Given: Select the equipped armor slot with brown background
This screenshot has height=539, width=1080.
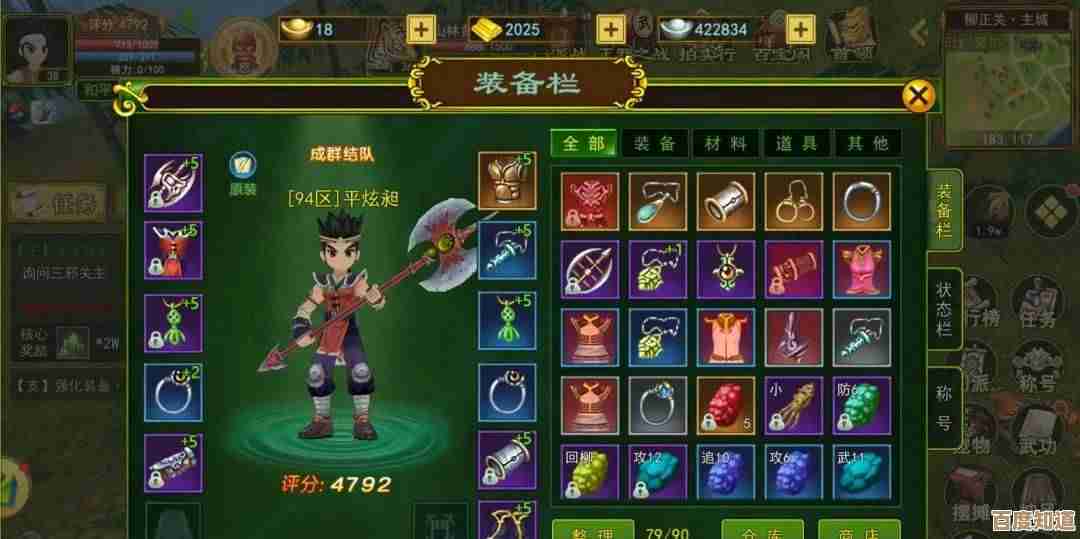Looking at the screenshot, I should [506, 181].
